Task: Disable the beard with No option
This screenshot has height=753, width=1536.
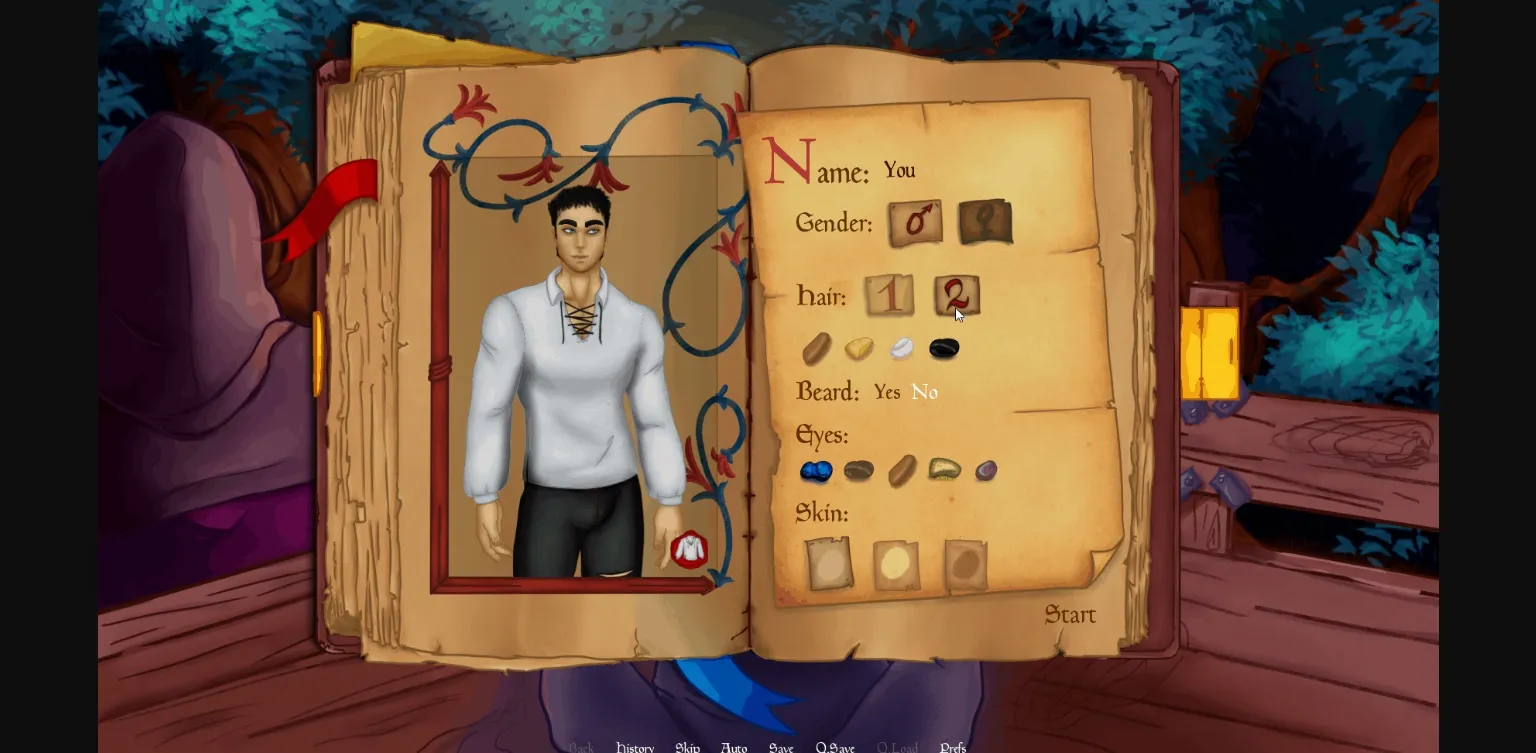Action: click(x=923, y=392)
